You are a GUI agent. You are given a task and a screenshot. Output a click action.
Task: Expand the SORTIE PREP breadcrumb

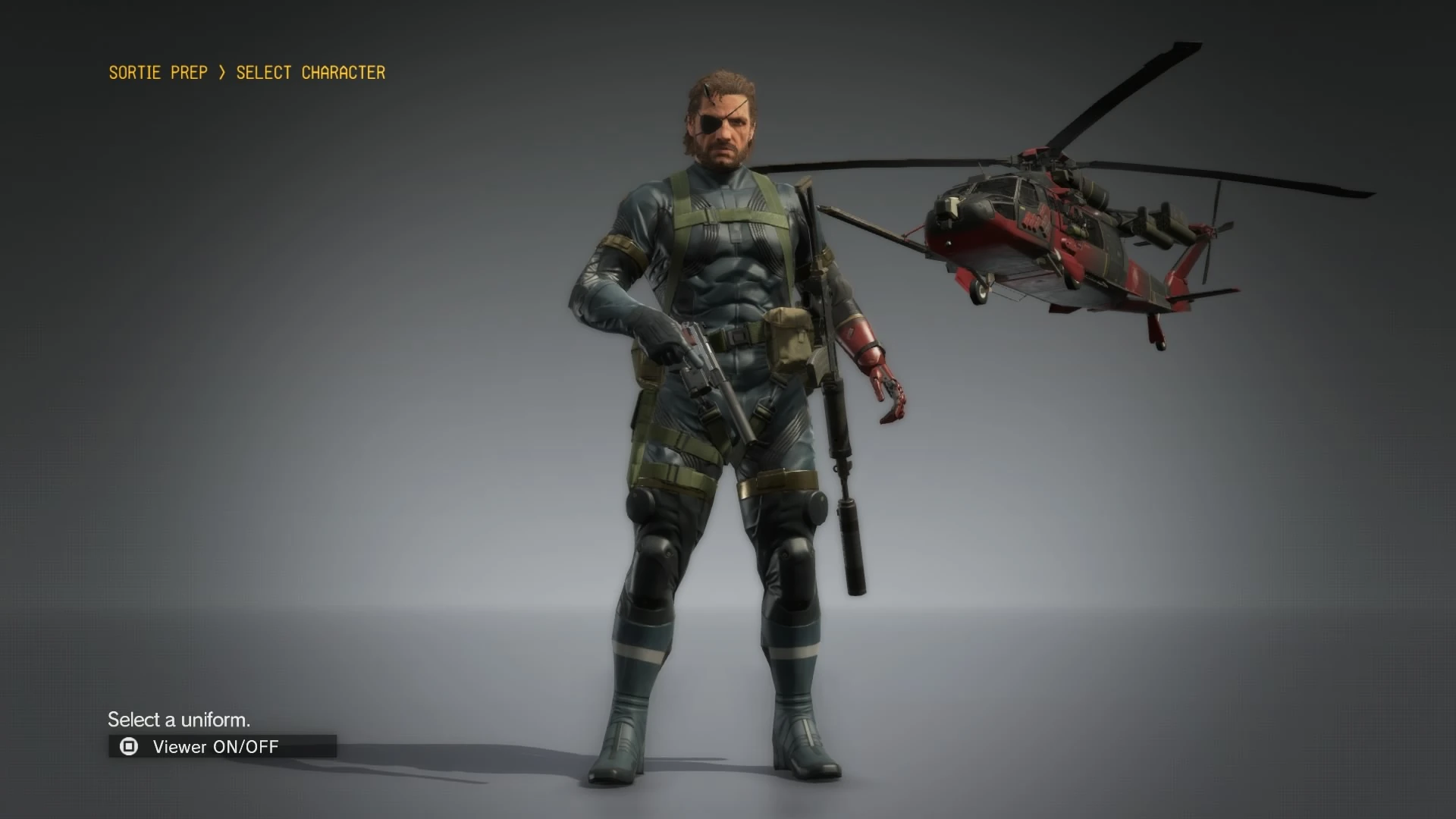tap(158, 72)
